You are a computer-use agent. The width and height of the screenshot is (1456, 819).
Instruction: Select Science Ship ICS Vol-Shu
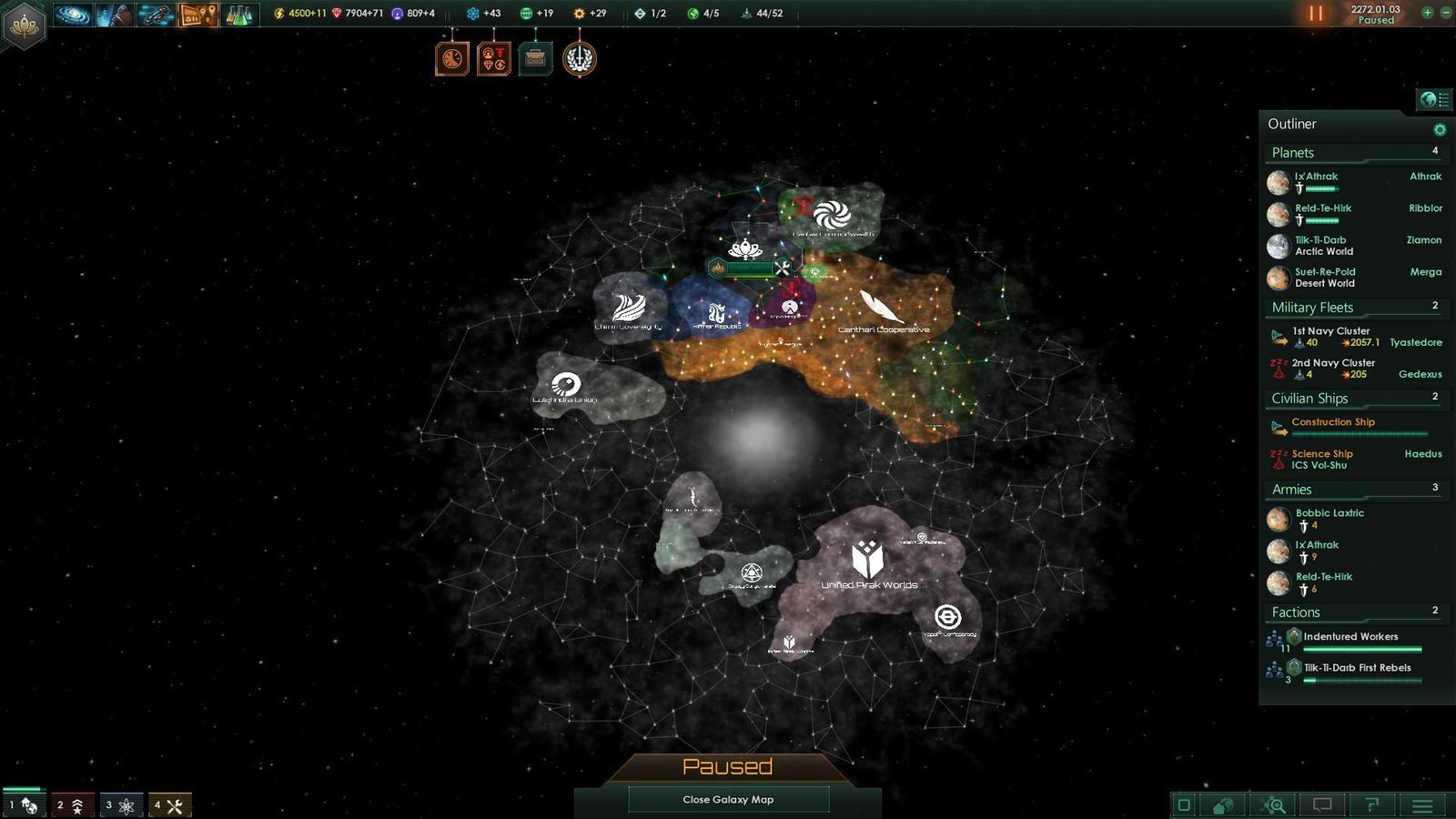[x=1321, y=459]
